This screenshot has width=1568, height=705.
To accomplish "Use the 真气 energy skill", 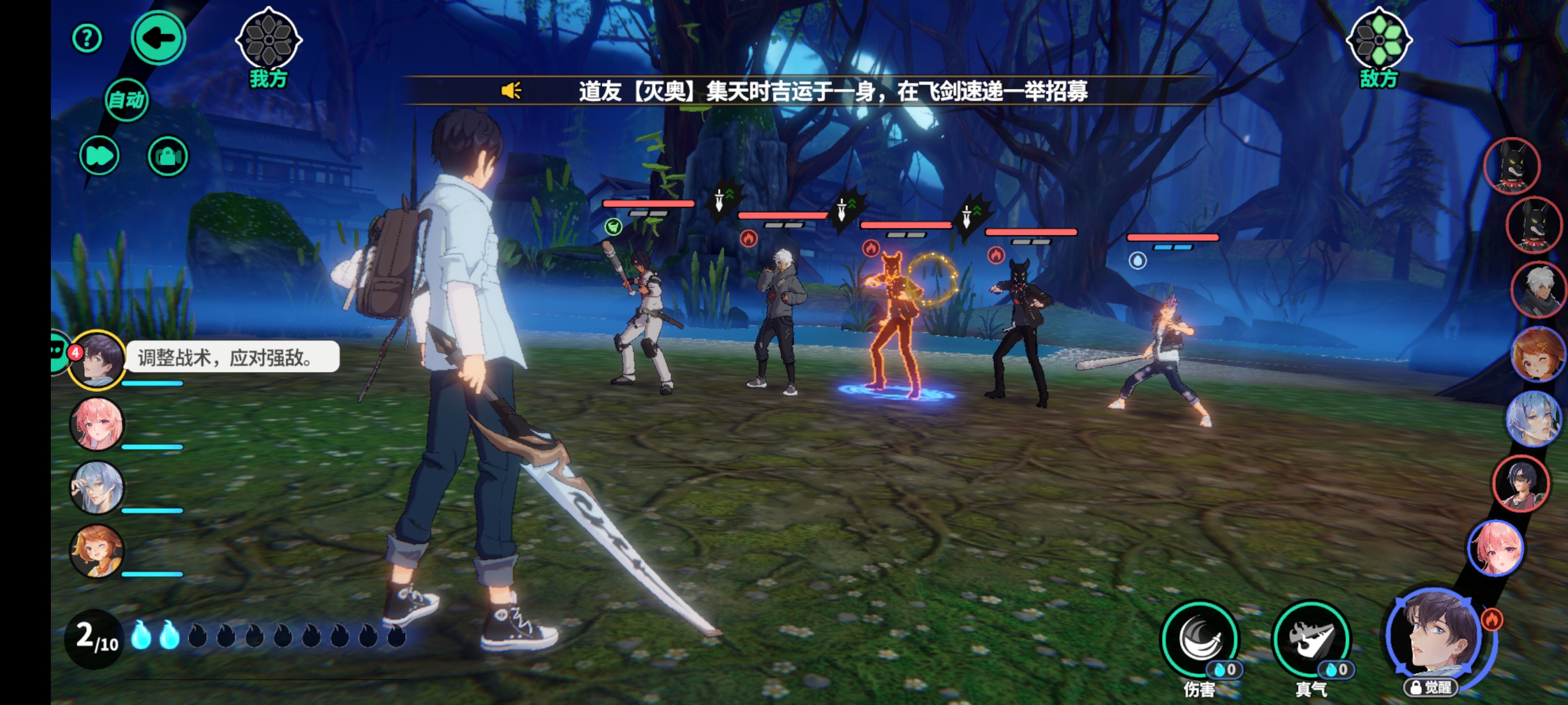I will point(1311,639).
